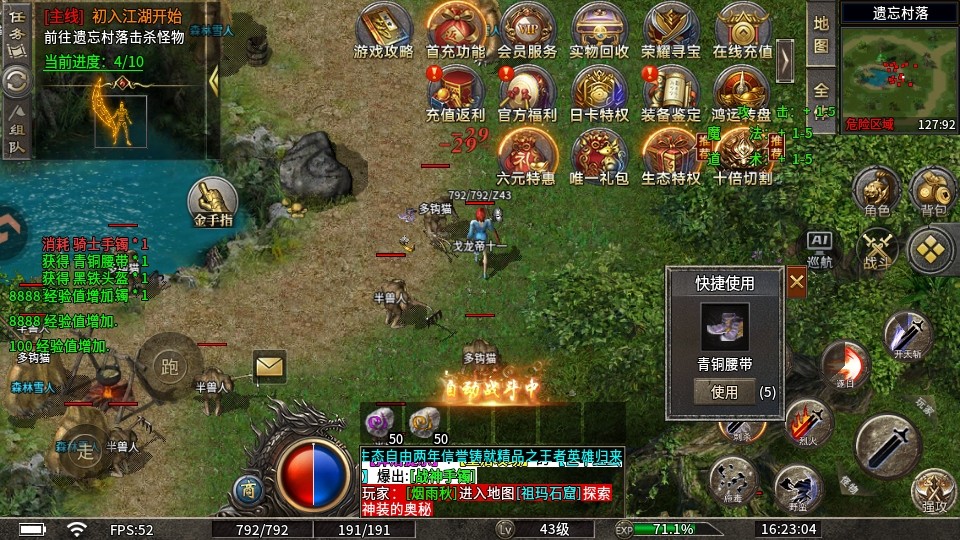Image resolution: width=960 pixels, height=540 pixels.
Task: Click 使用 to use the 青铜腰带
Action: click(724, 392)
